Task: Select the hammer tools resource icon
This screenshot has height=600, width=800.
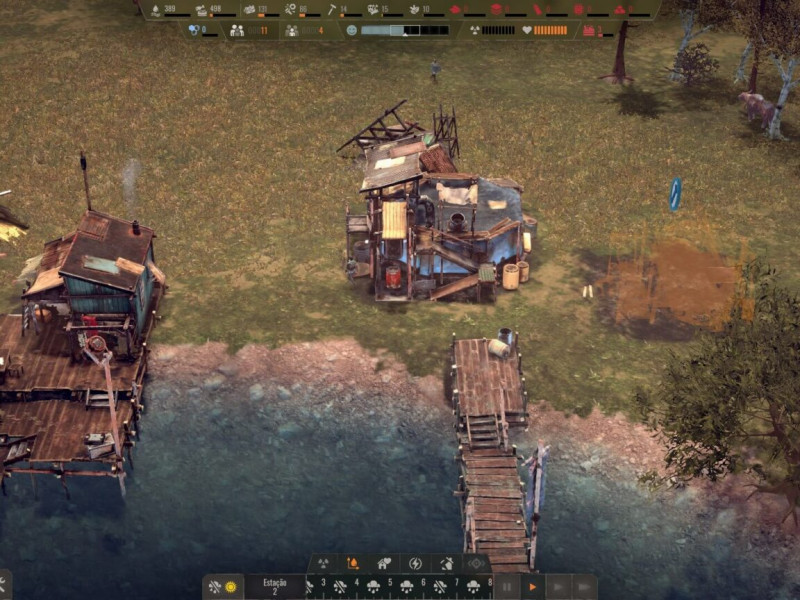Action: pos(330,10)
